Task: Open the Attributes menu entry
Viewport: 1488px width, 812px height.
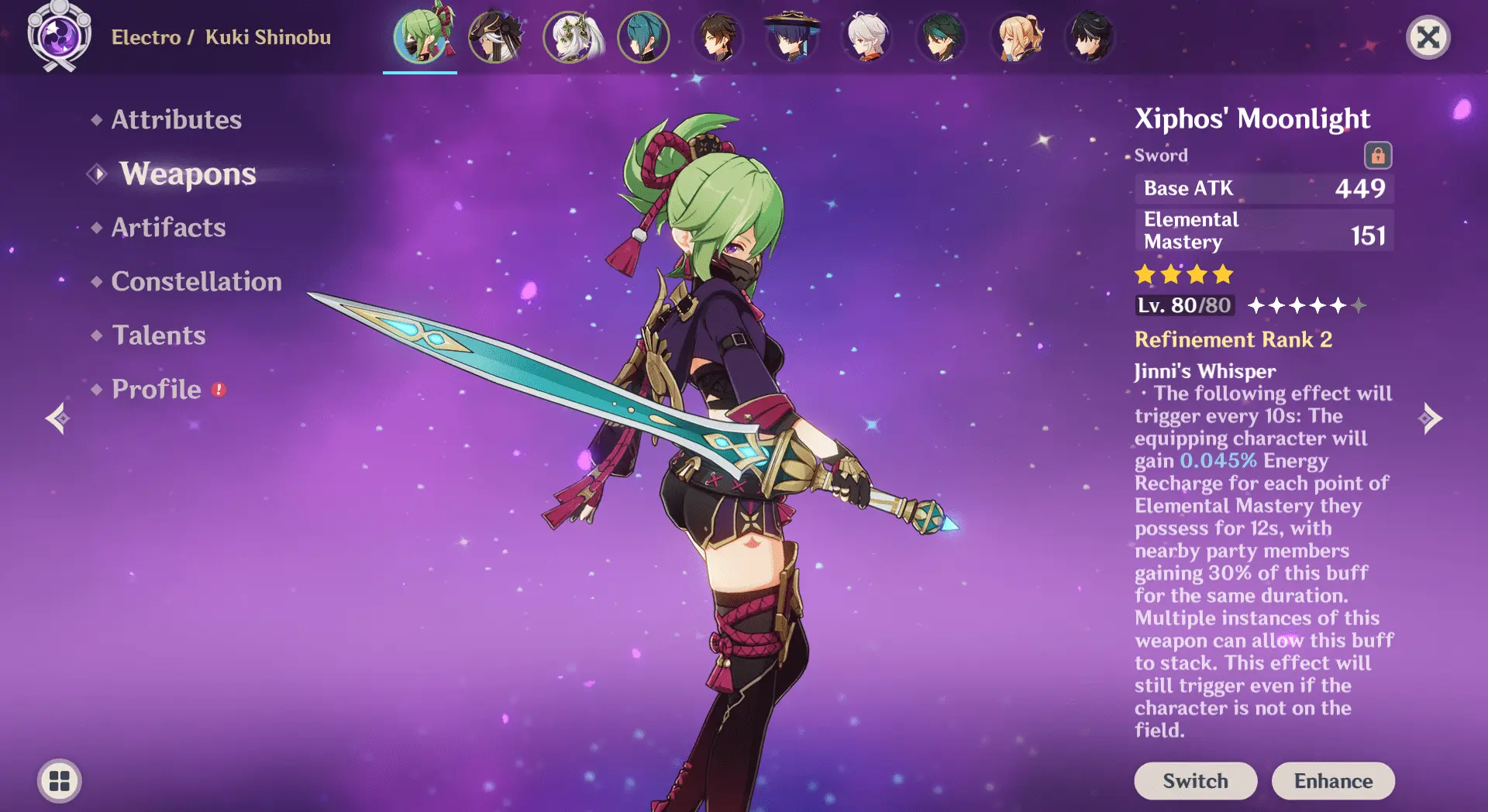Action: [x=176, y=119]
